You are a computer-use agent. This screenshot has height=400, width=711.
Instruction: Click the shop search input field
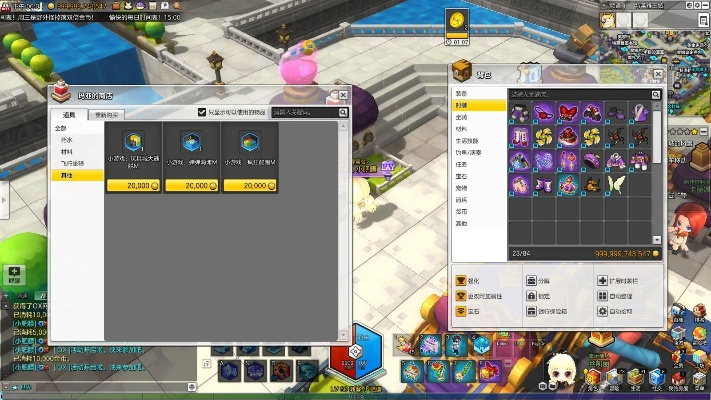click(305, 113)
